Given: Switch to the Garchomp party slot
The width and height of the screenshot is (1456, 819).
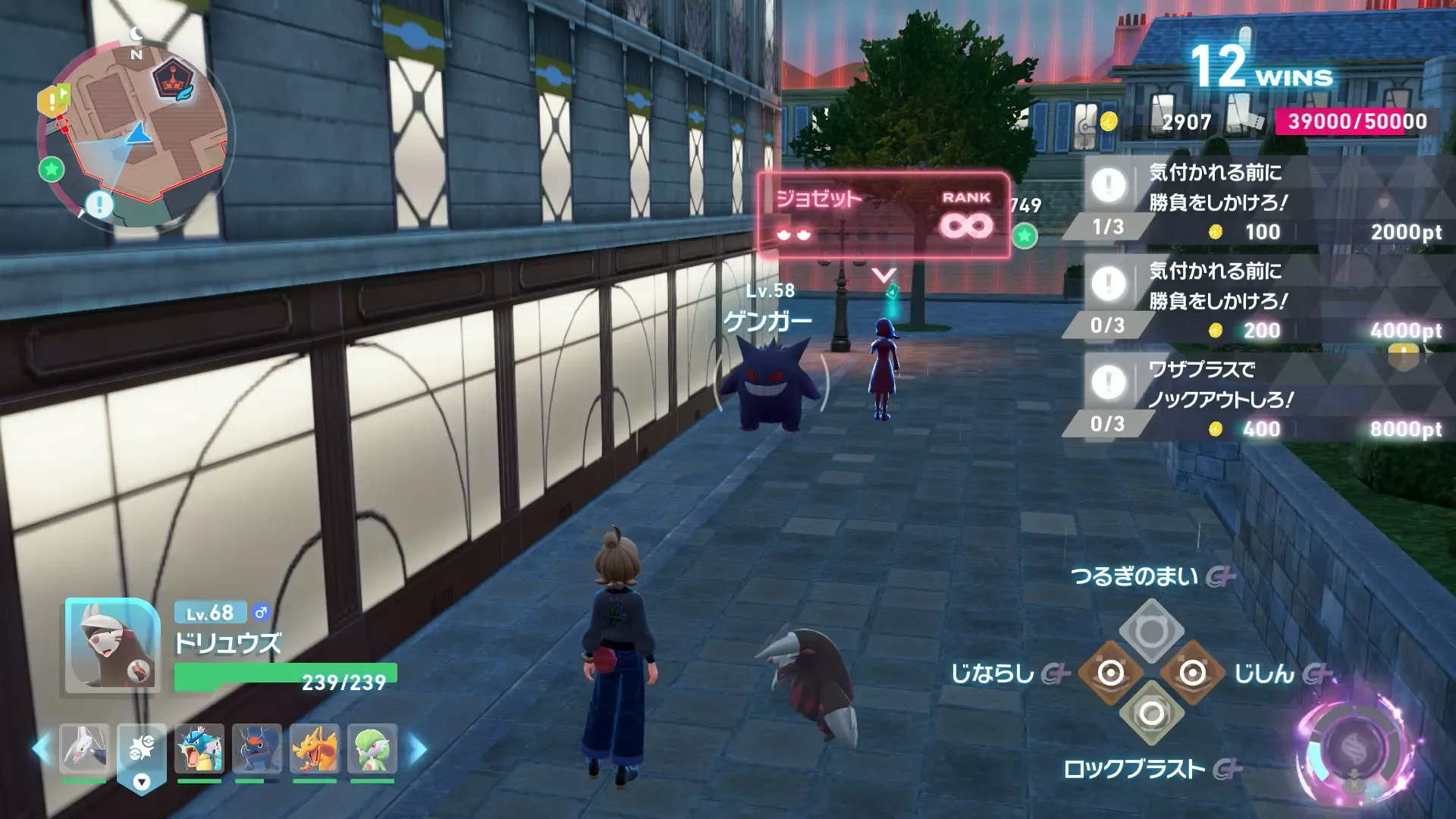Looking at the screenshot, I should point(257,748).
